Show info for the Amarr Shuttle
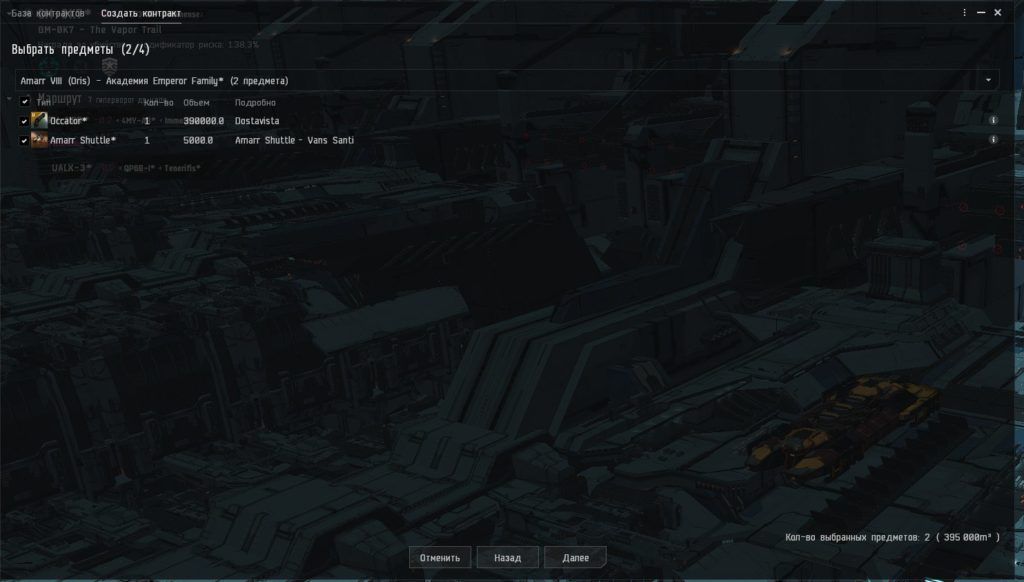The width and height of the screenshot is (1024, 582). click(993, 140)
